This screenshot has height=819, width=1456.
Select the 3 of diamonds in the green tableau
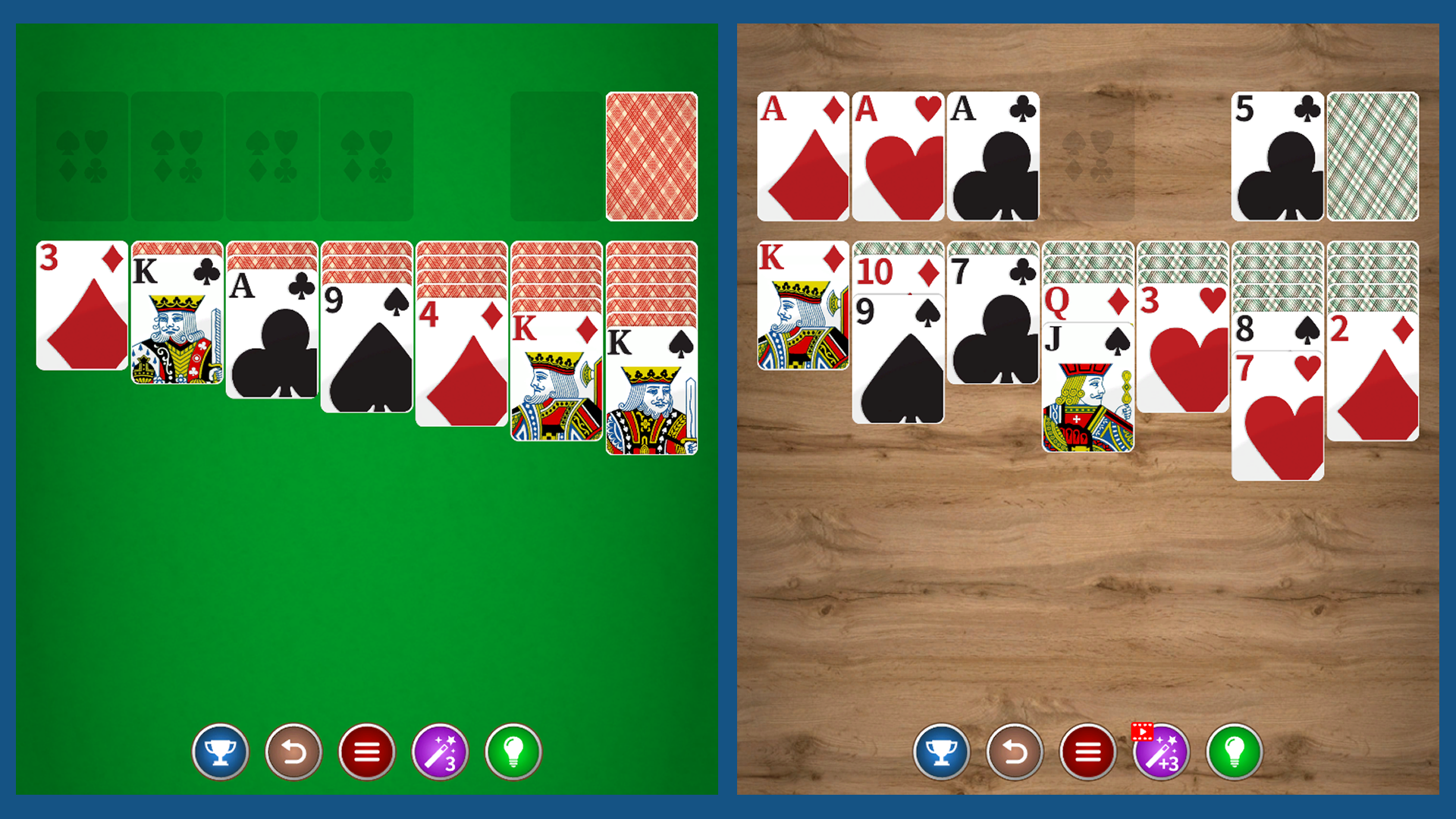click(x=80, y=303)
